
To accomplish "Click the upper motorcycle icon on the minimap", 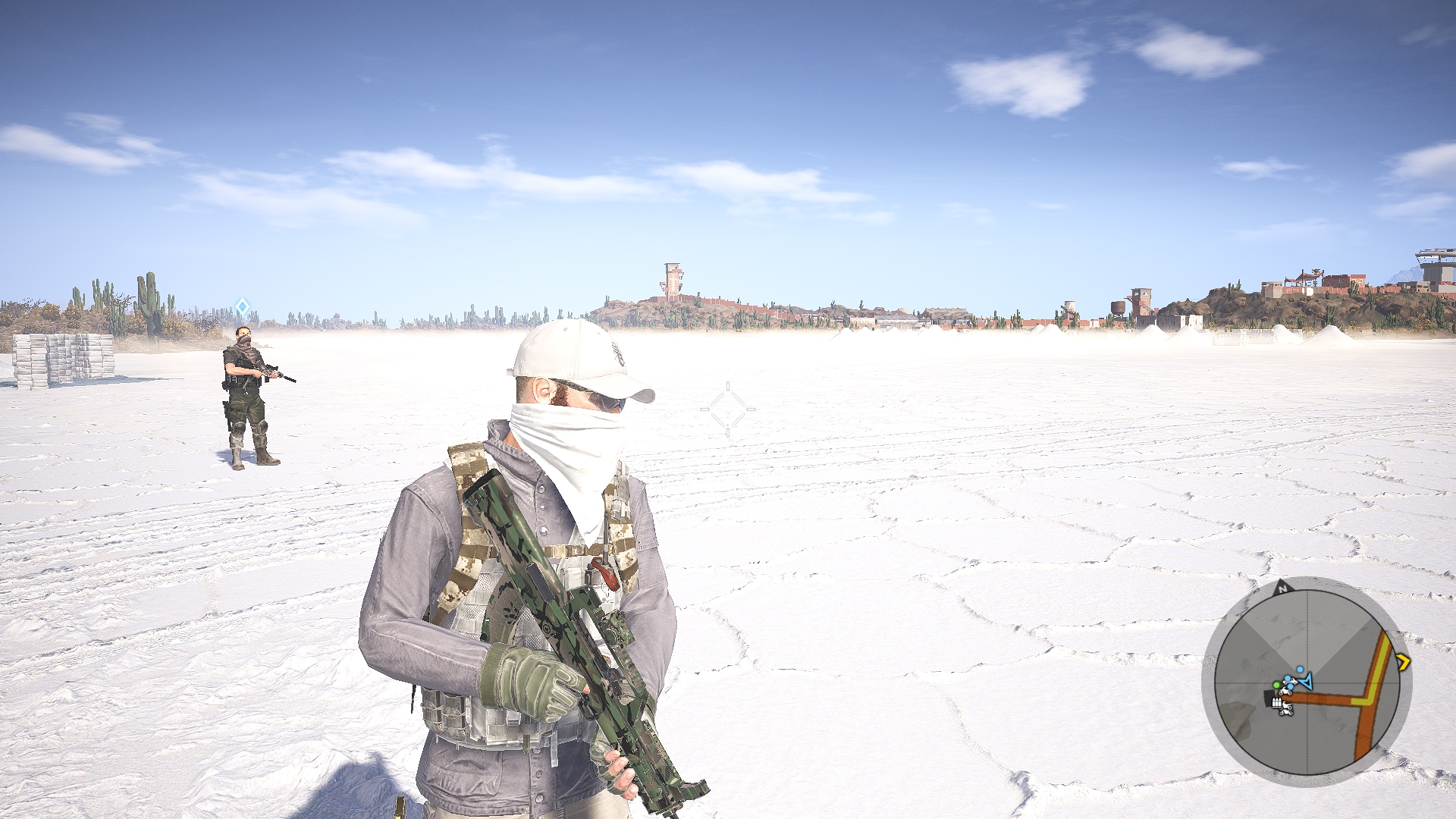I will pyautogui.click(x=1286, y=692).
